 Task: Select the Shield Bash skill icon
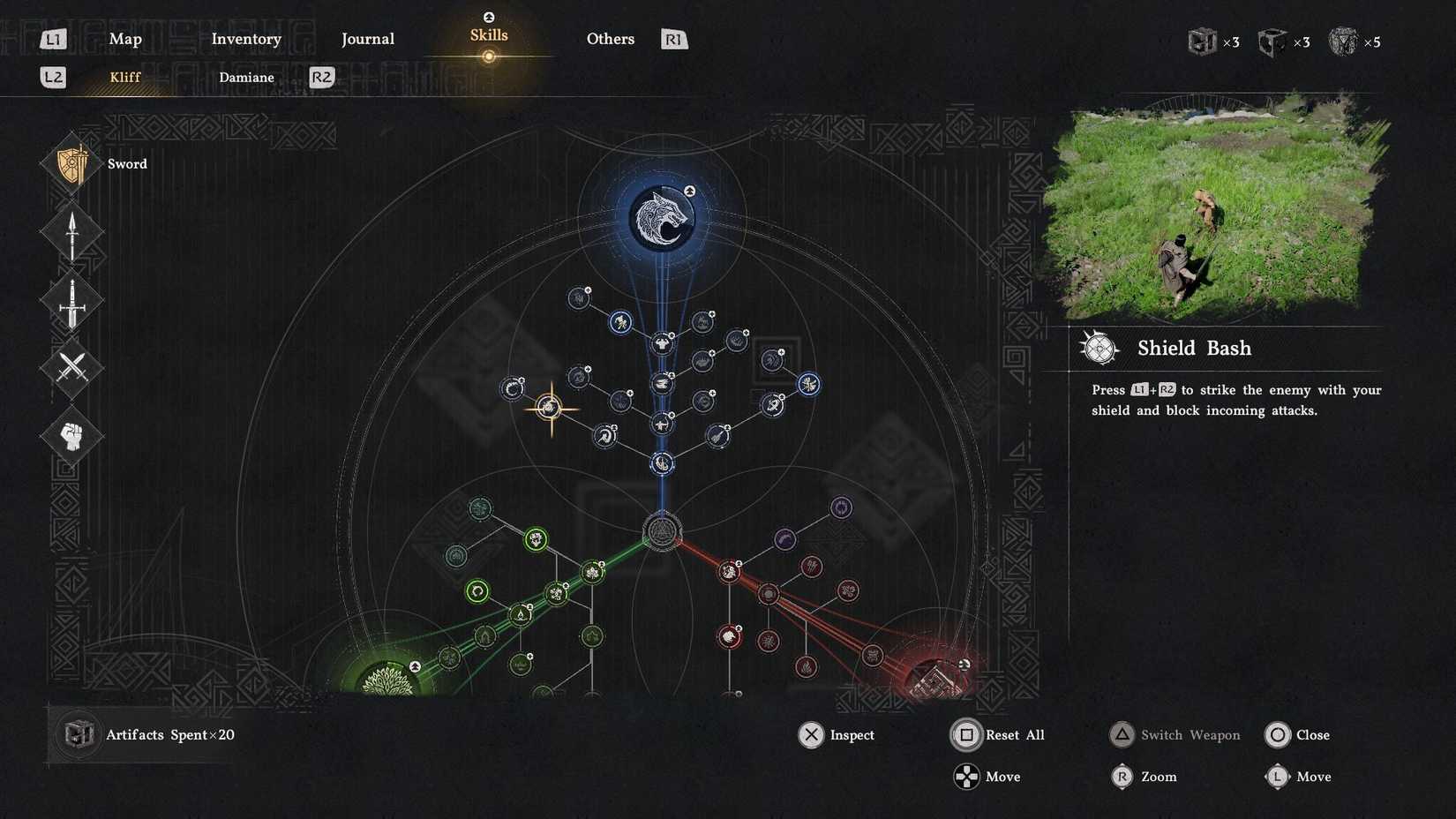coord(1099,348)
